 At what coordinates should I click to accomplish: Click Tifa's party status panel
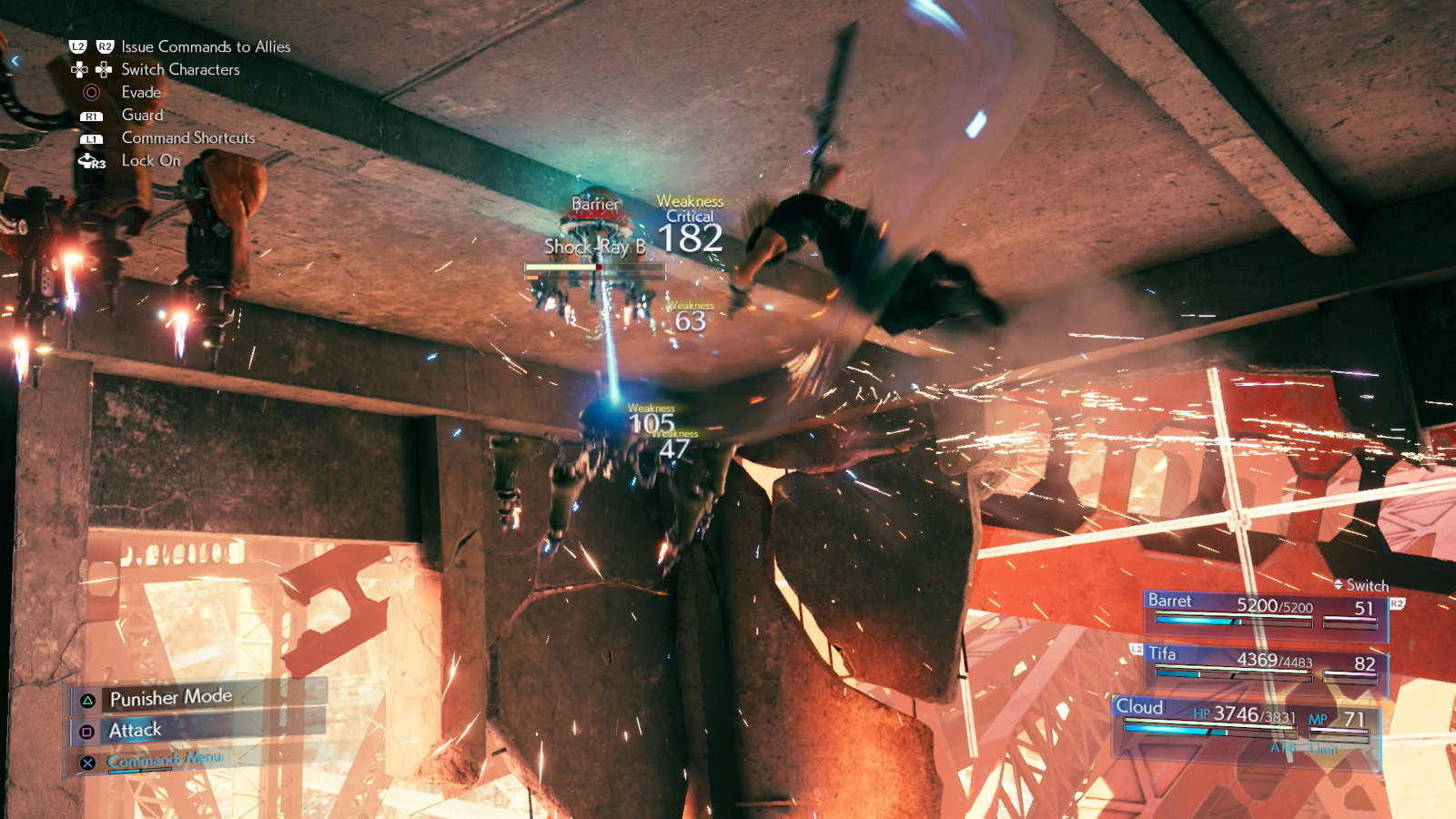(1256, 664)
